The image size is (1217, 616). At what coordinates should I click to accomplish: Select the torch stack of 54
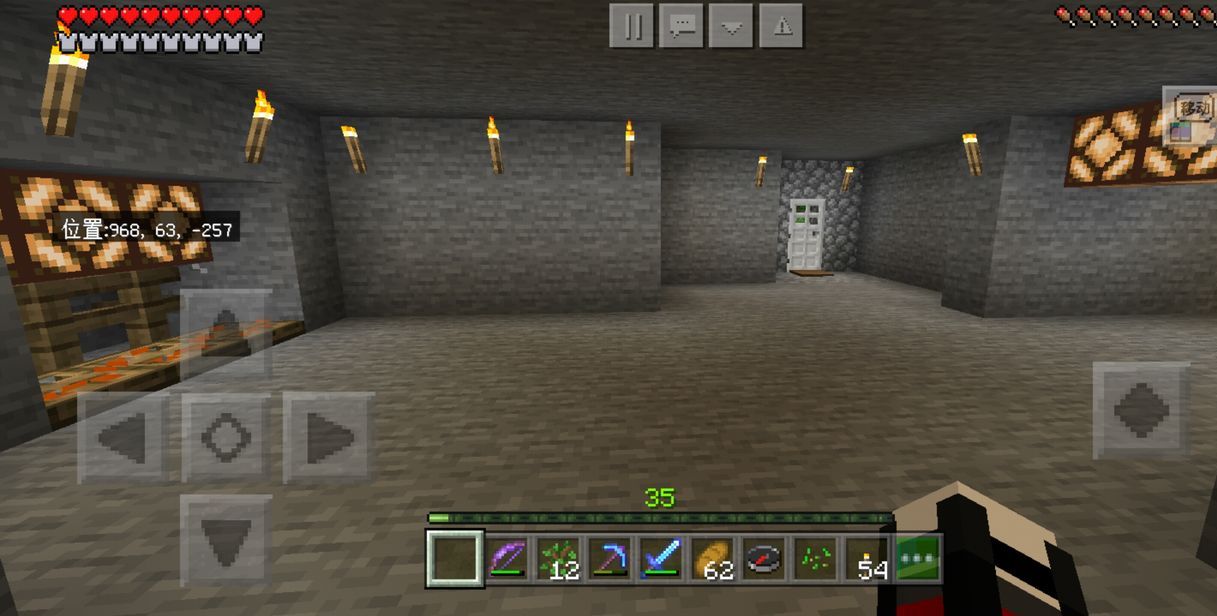(866, 558)
